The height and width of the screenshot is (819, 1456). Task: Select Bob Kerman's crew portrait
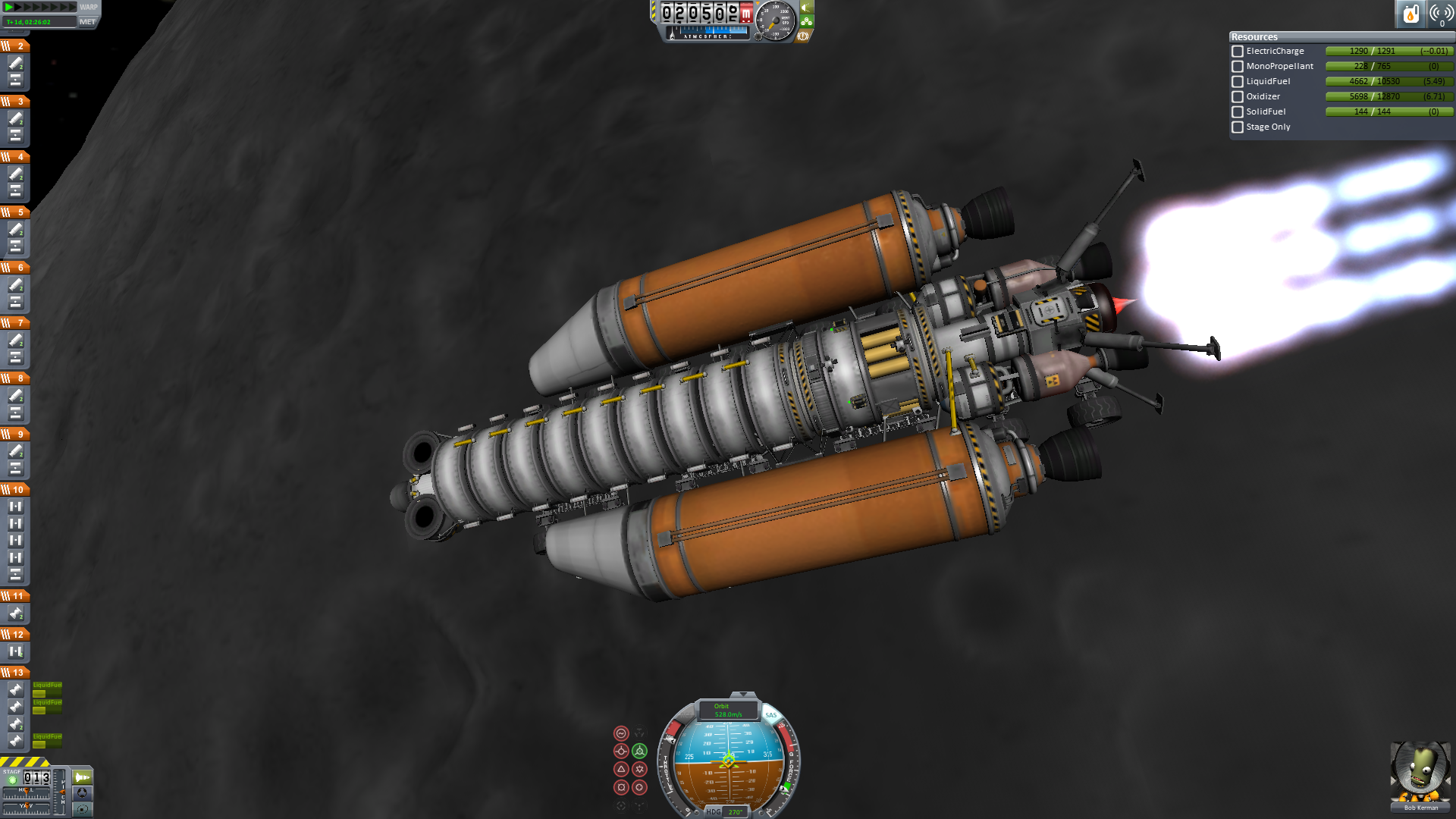coord(1420,773)
